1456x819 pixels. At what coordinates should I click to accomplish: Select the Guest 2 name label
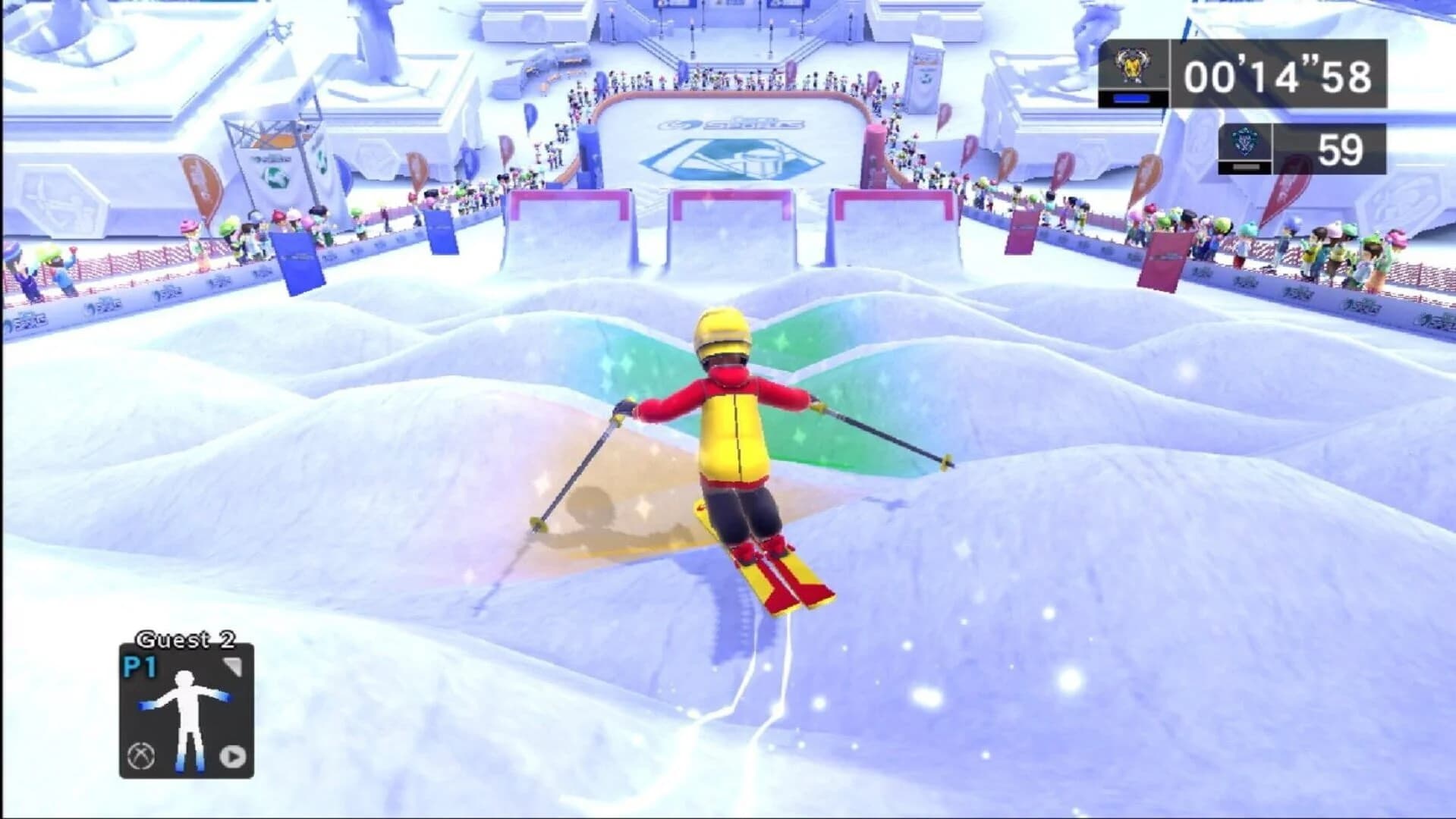click(185, 639)
